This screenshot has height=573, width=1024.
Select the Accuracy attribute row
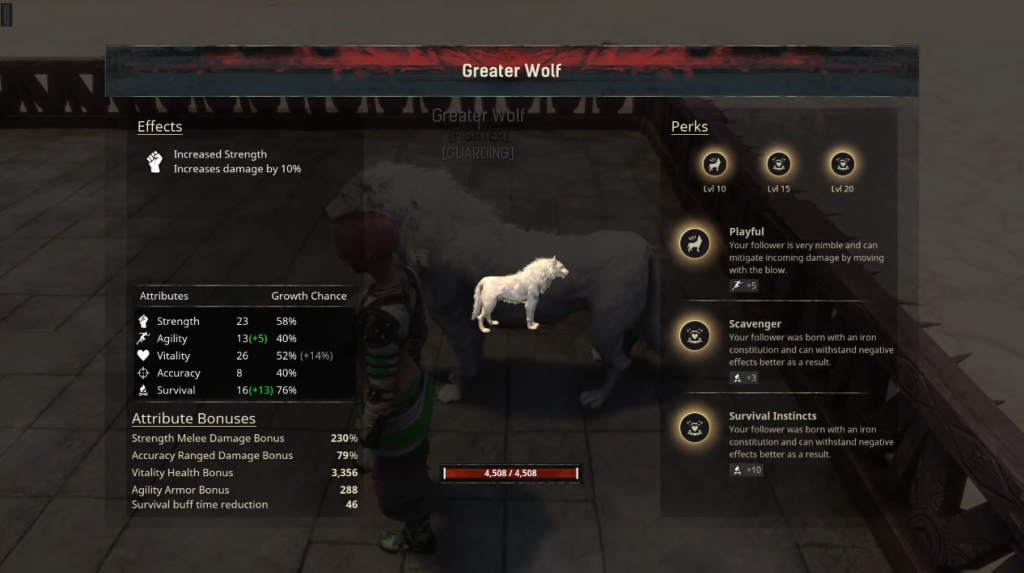tap(244, 373)
